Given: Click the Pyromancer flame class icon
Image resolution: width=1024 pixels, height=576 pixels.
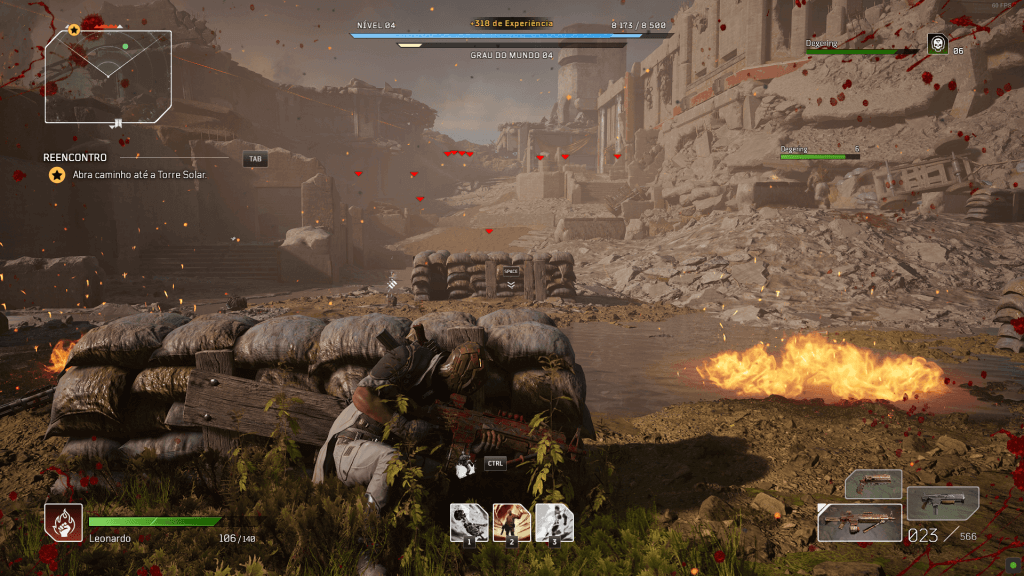Looking at the screenshot, I should click(62, 522).
